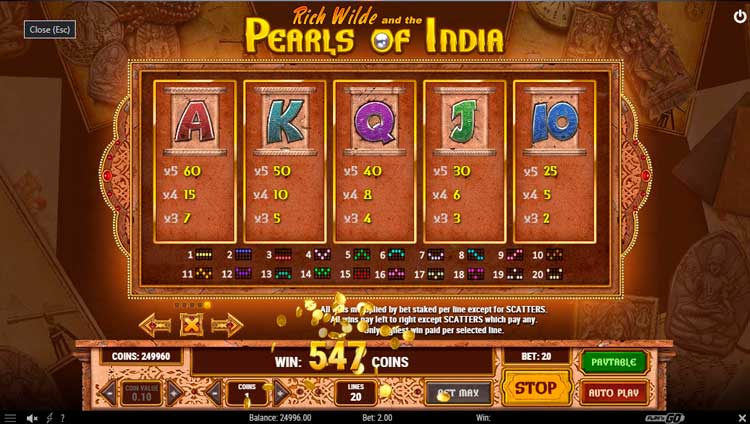Screen dimensions: 750x424
Task: Decrease the coin value
Action: (109, 393)
